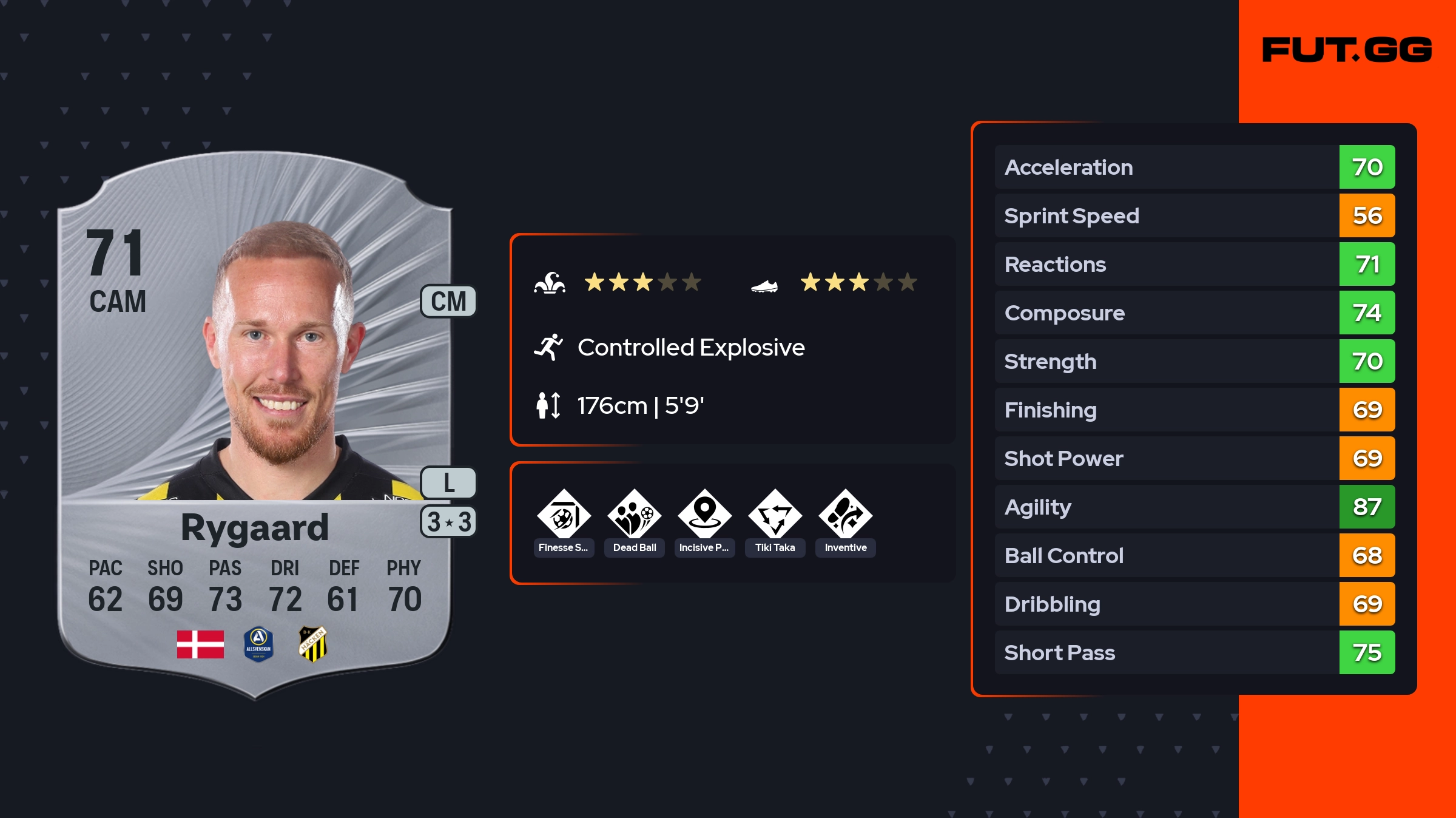Select the Rygaard player card
Image resolution: width=1456 pixels, height=818 pixels.
[x=255, y=425]
